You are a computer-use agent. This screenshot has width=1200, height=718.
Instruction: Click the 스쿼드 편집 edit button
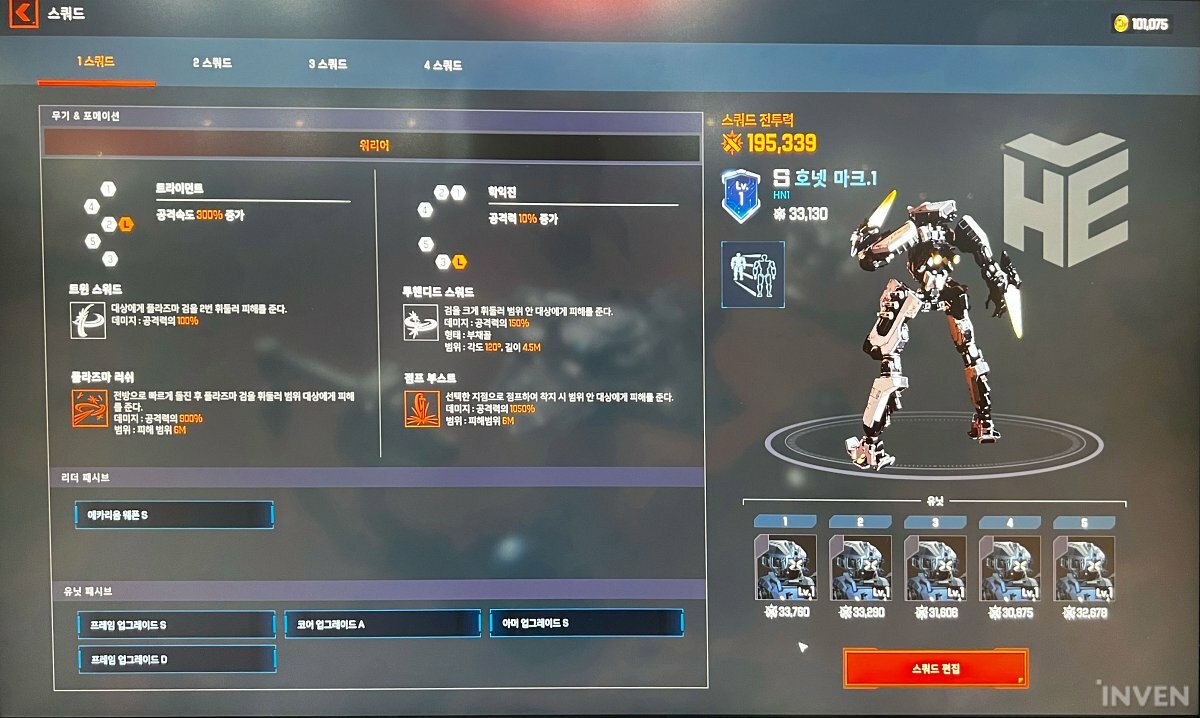[935, 668]
